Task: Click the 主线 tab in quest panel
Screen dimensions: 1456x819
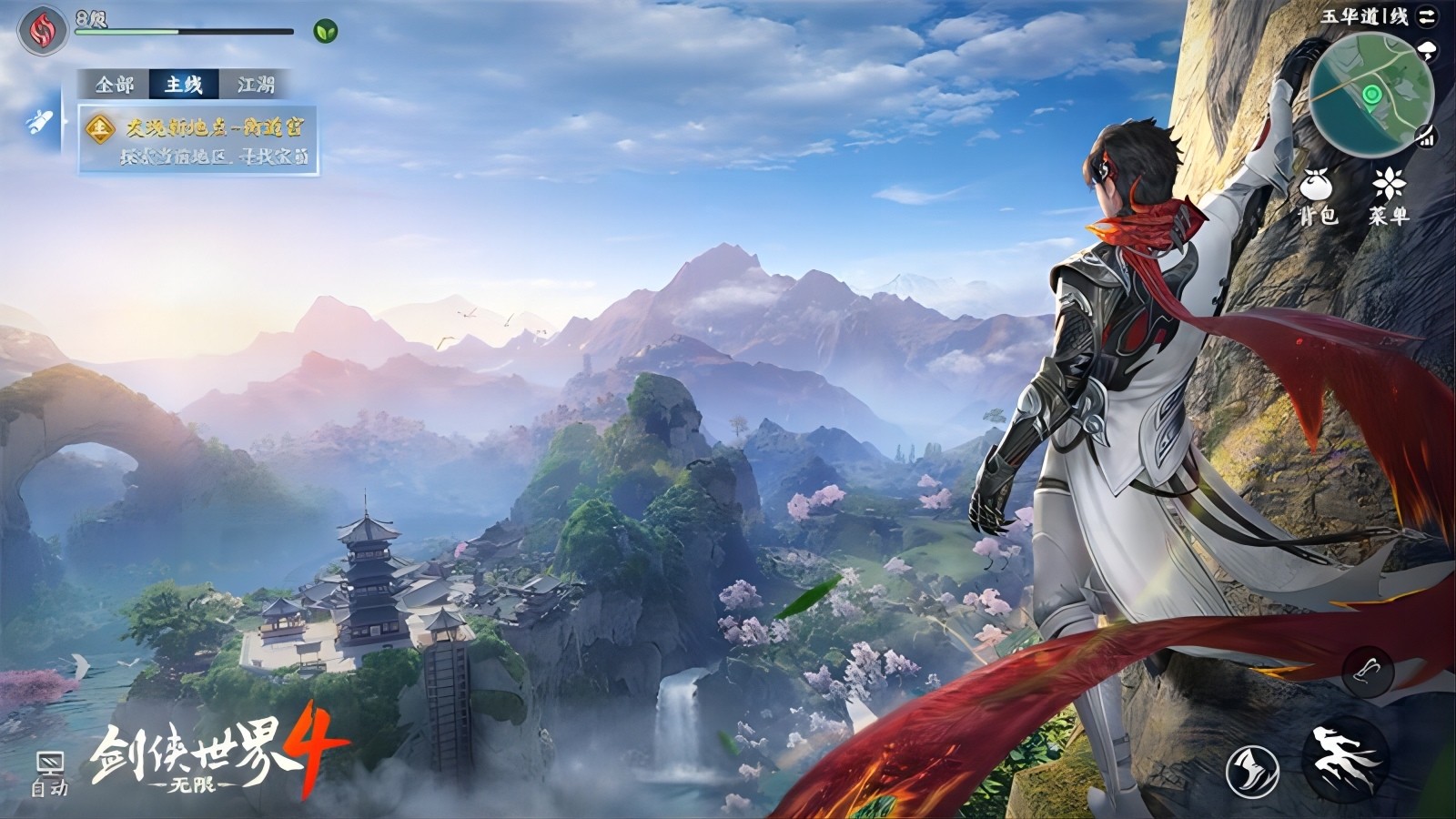Action: pos(185,86)
